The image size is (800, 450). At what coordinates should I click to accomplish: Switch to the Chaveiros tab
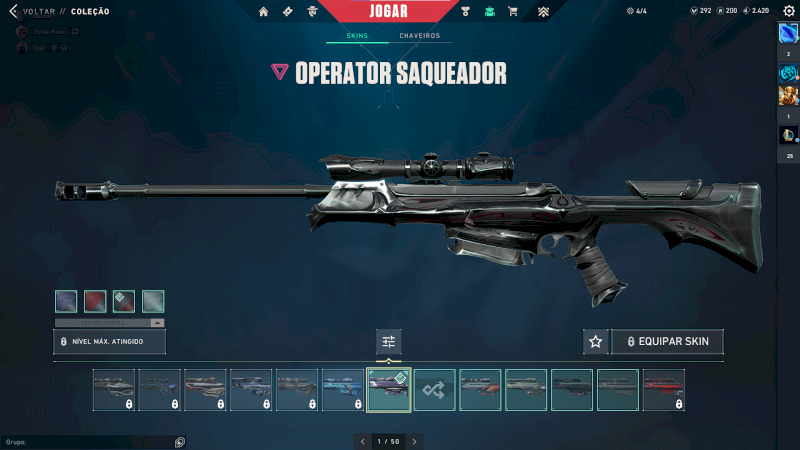pyautogui.click(x=419, y=36)
